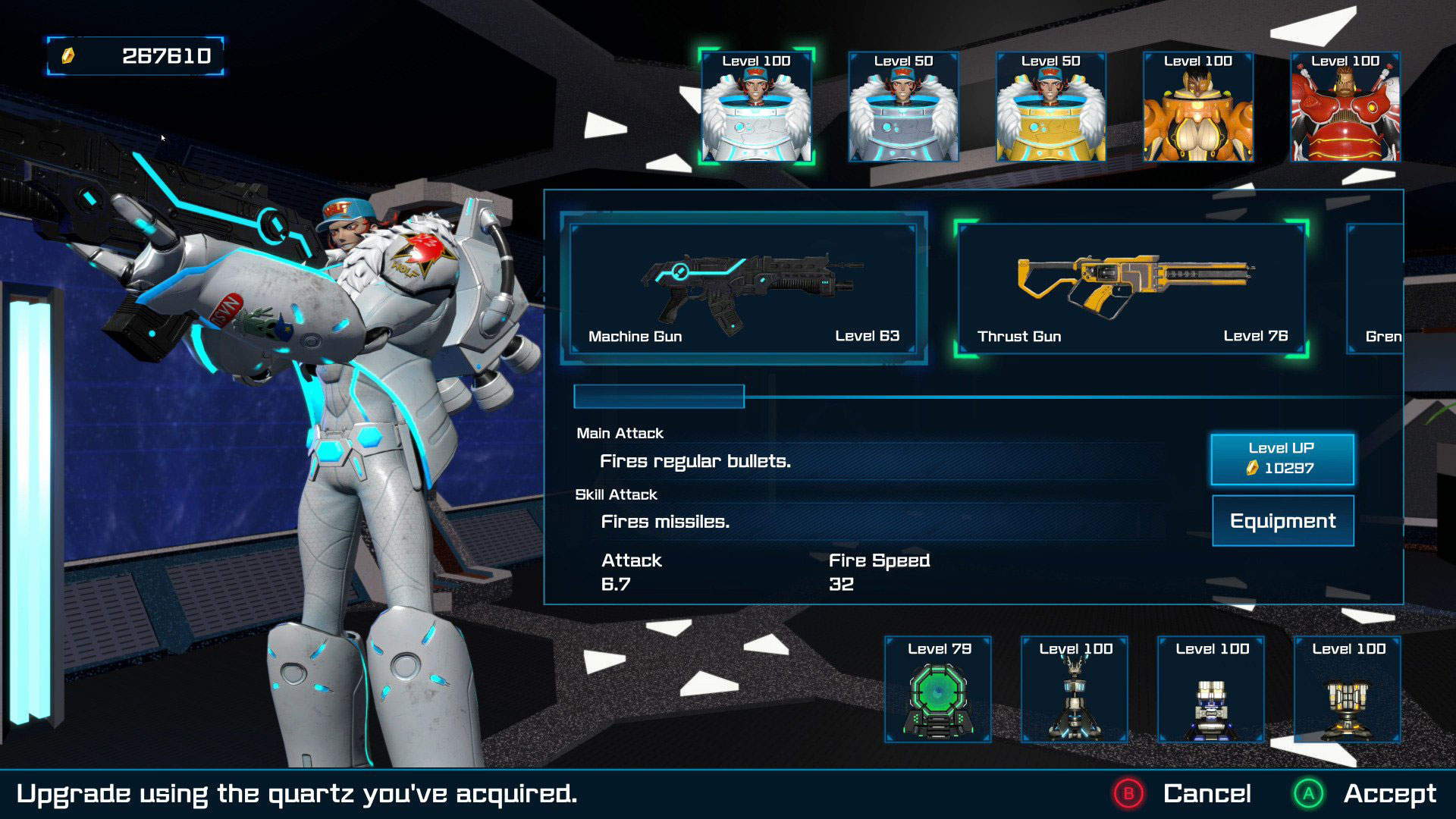Select the partially visible Grenade weapon card
The image size is (1456, 819).
pos(1376,288)
